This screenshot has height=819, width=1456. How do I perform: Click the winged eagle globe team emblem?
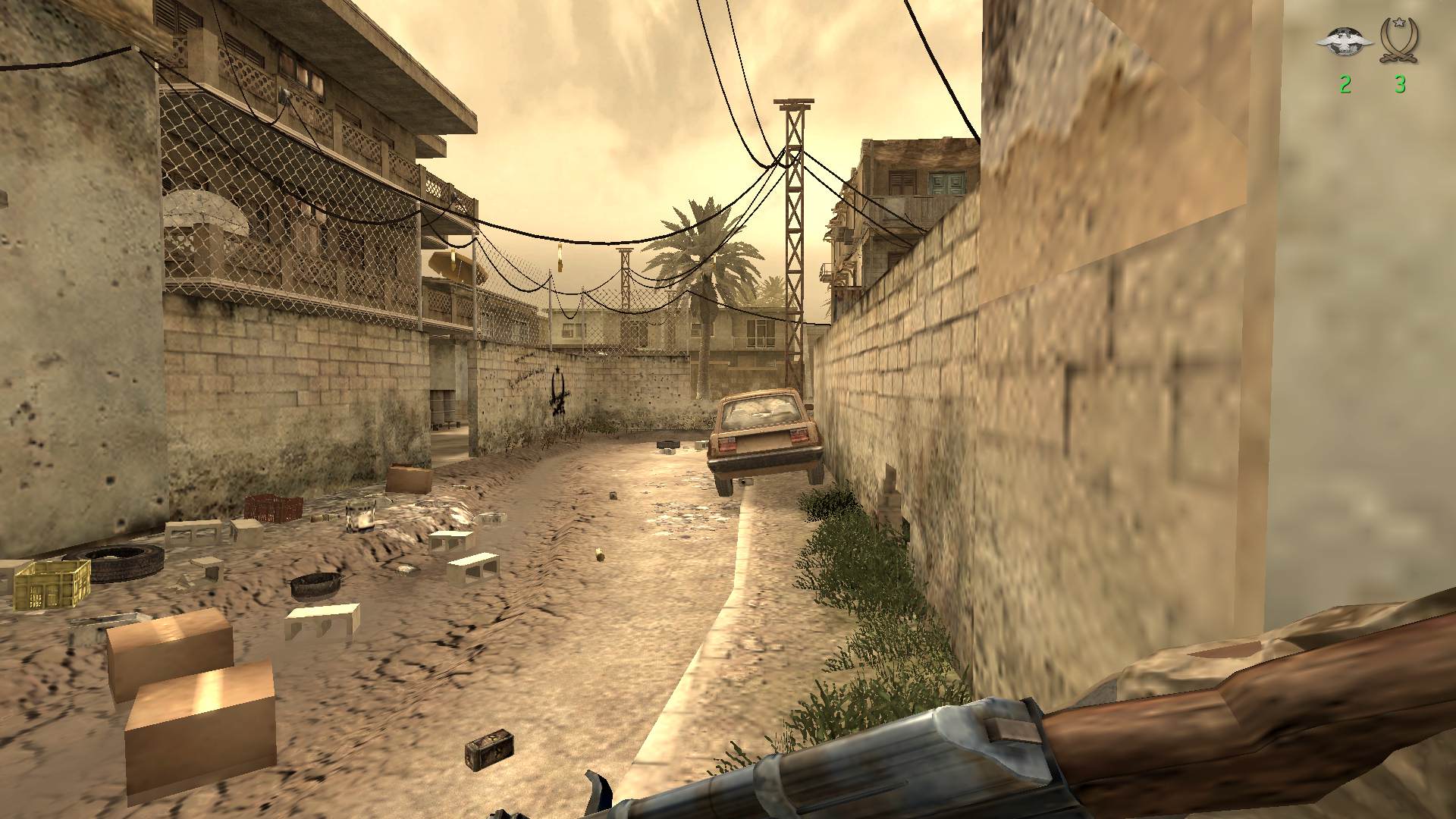pos(1345,41)
